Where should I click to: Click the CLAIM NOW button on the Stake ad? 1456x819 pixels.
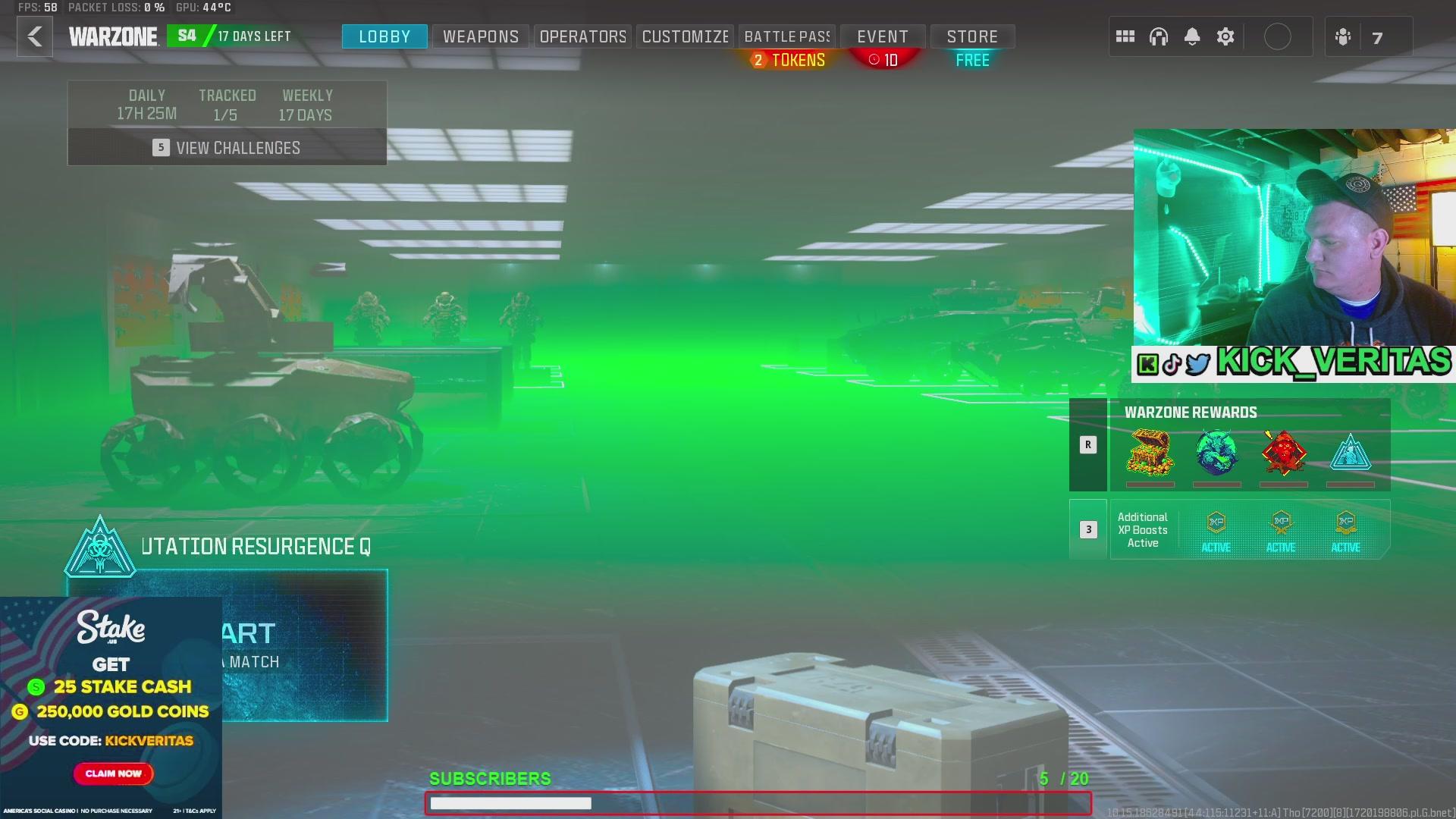(x=112, y=773)
